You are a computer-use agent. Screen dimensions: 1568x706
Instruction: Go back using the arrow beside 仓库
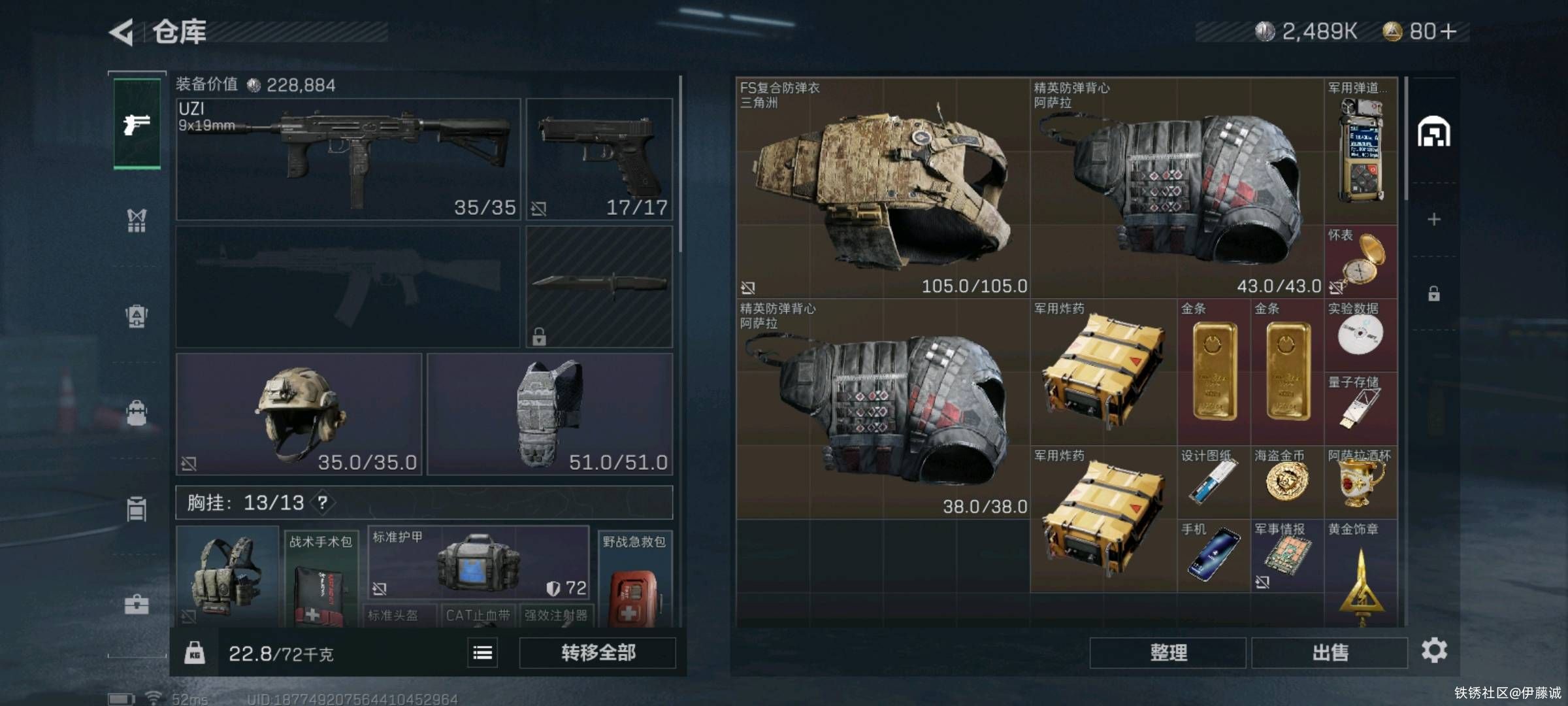pos(122,32)
